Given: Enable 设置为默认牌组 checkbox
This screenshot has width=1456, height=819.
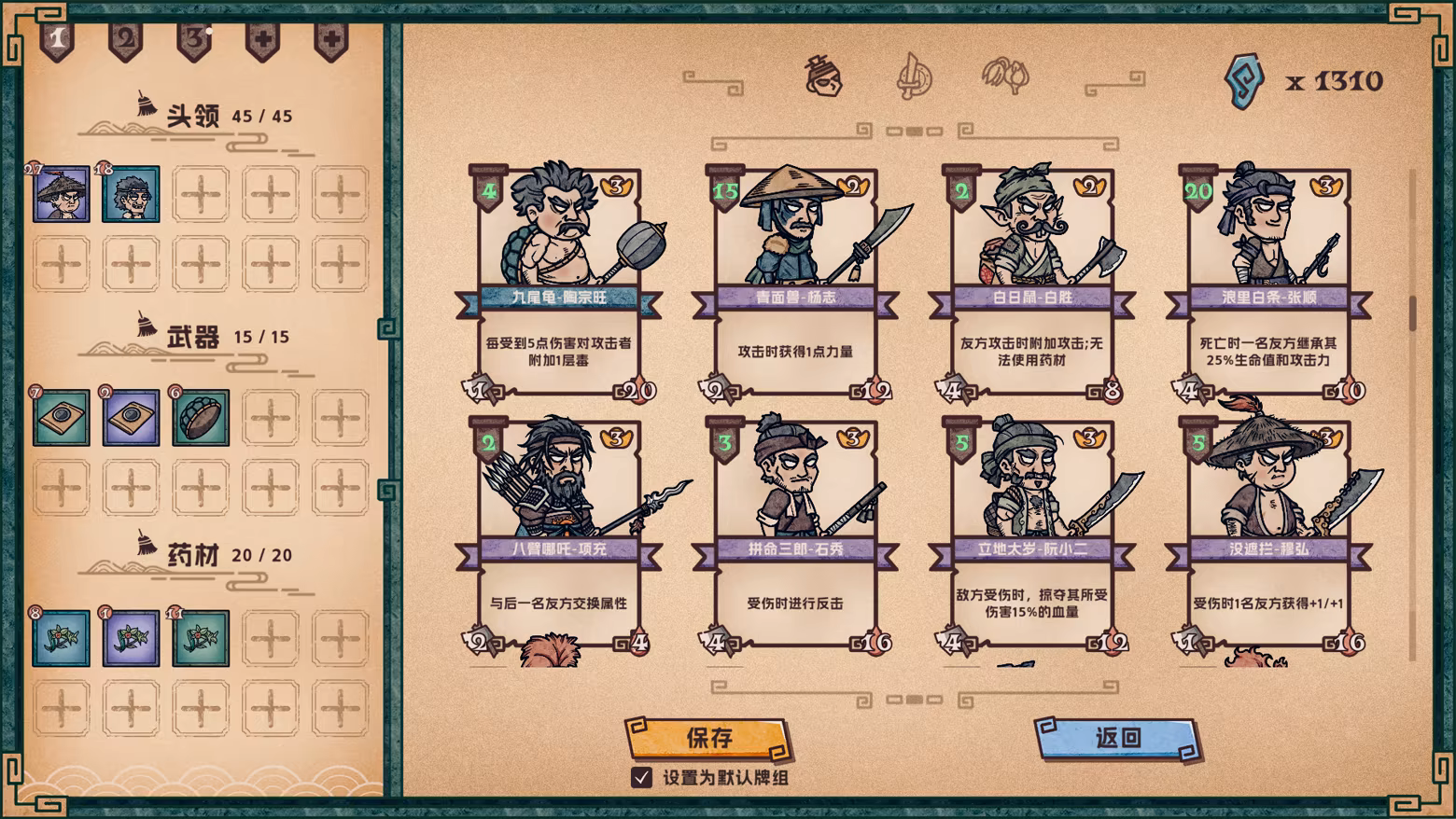Looking at the screenshot, I should [x=642, y=775].
